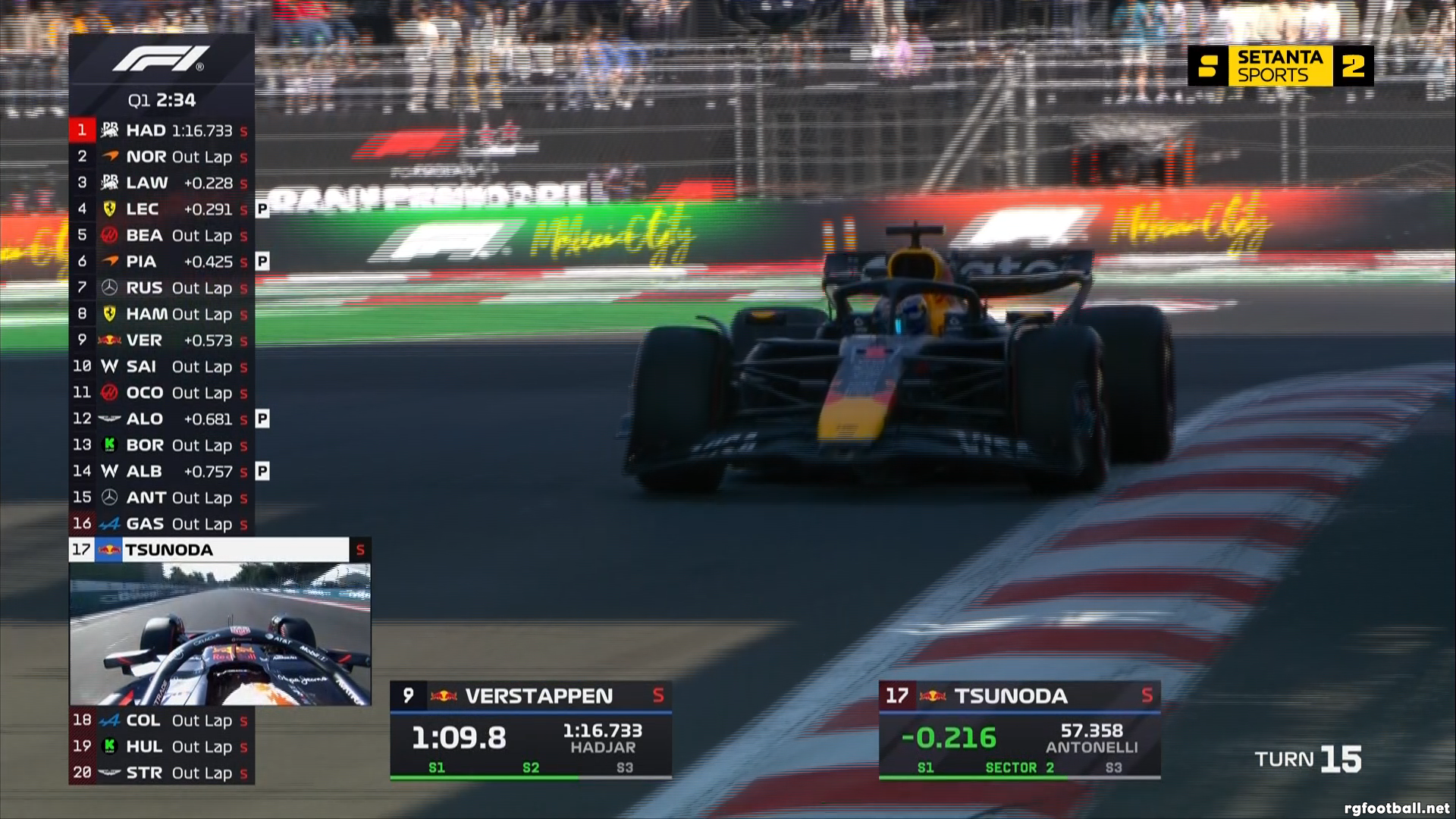Image resolution: width=1456 pixels, height=819 pixels.
Task: Select STR row at the tower's bottom
Action: pyautogui.click(x=162, y=773)
